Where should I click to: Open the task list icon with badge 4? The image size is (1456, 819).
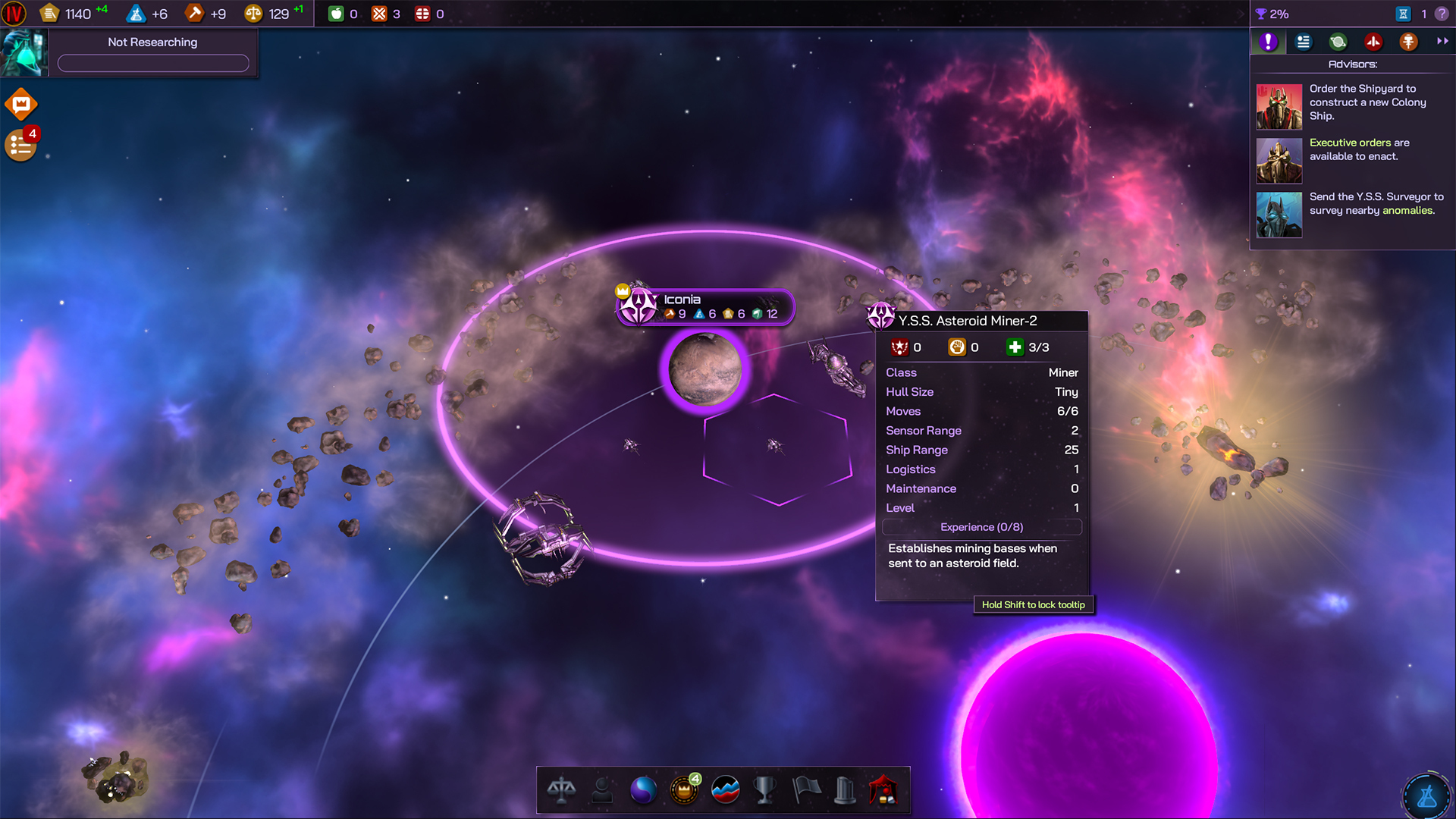point(20,145)
